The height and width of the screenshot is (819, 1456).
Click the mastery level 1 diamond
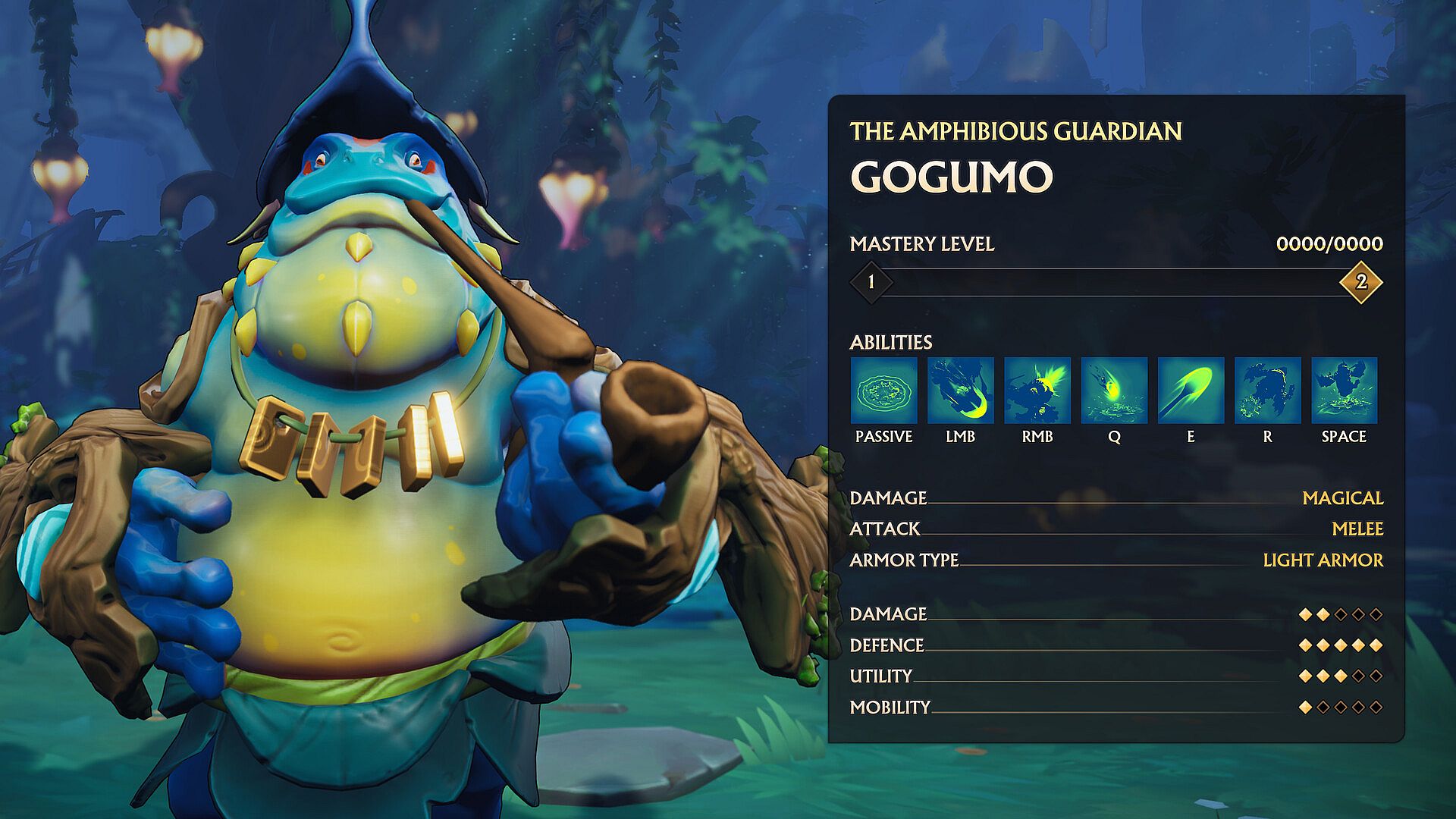click(871, 282)
